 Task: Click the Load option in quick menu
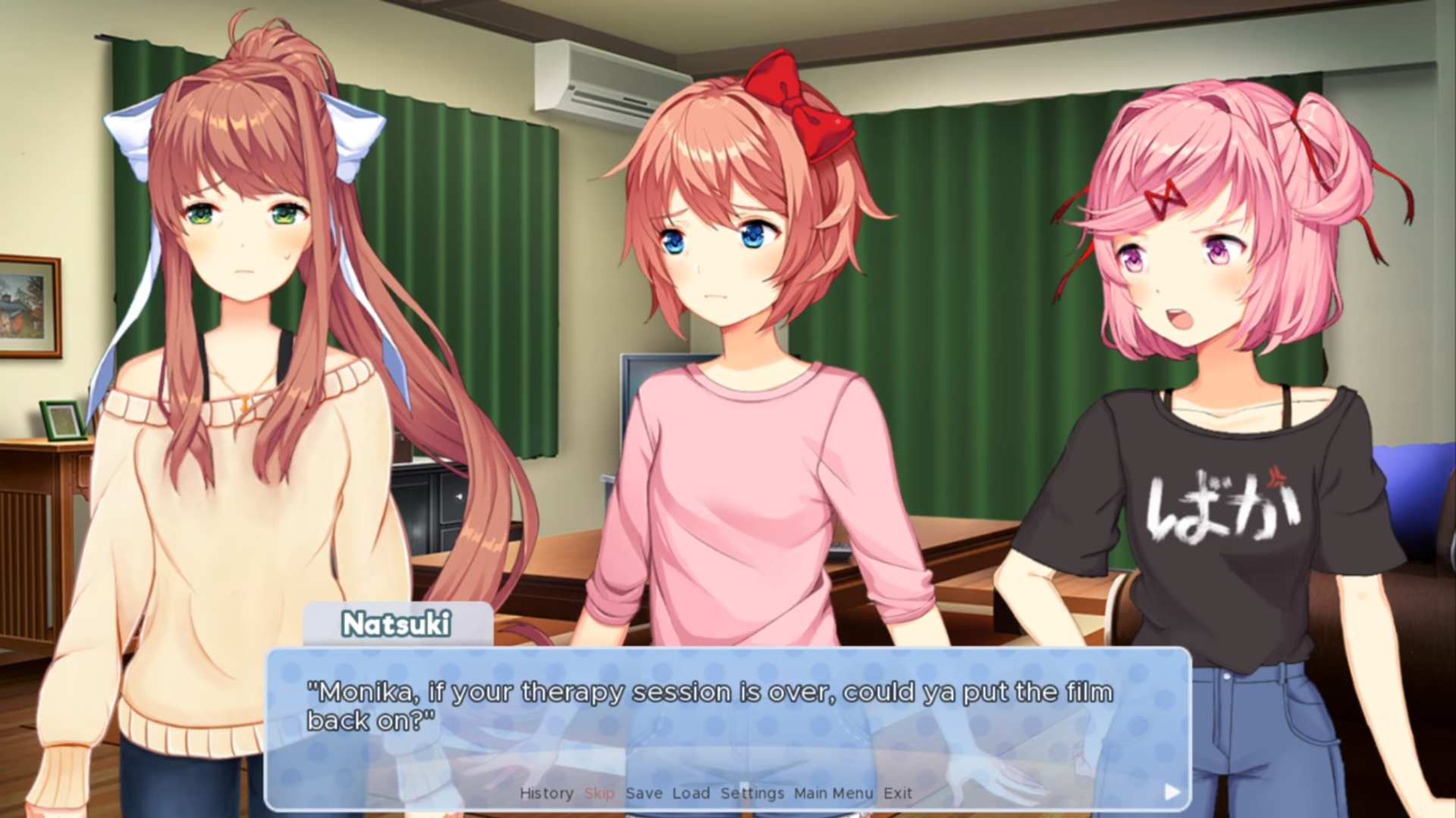(x=690, y=794)
